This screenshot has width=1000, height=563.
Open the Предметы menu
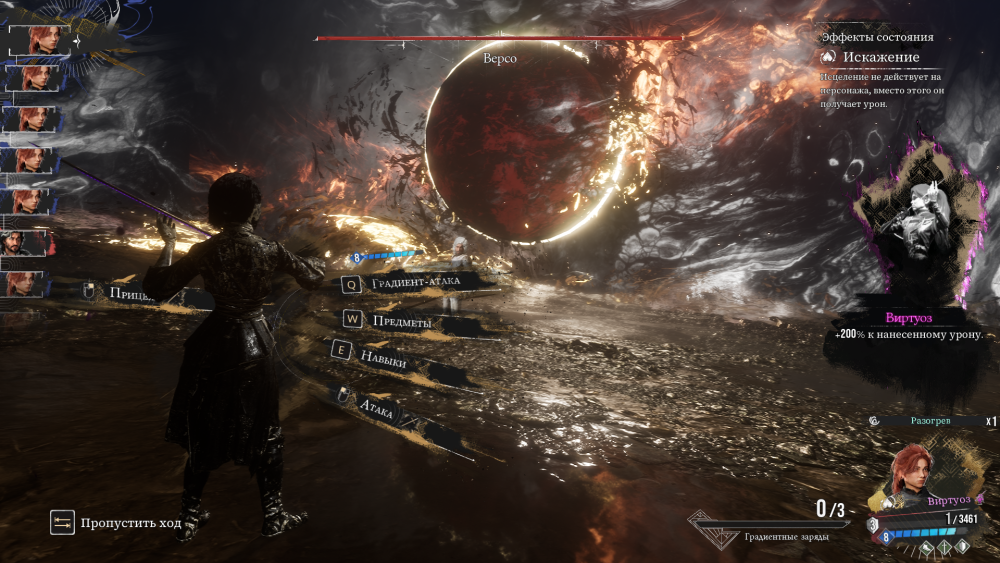(401, 321)
